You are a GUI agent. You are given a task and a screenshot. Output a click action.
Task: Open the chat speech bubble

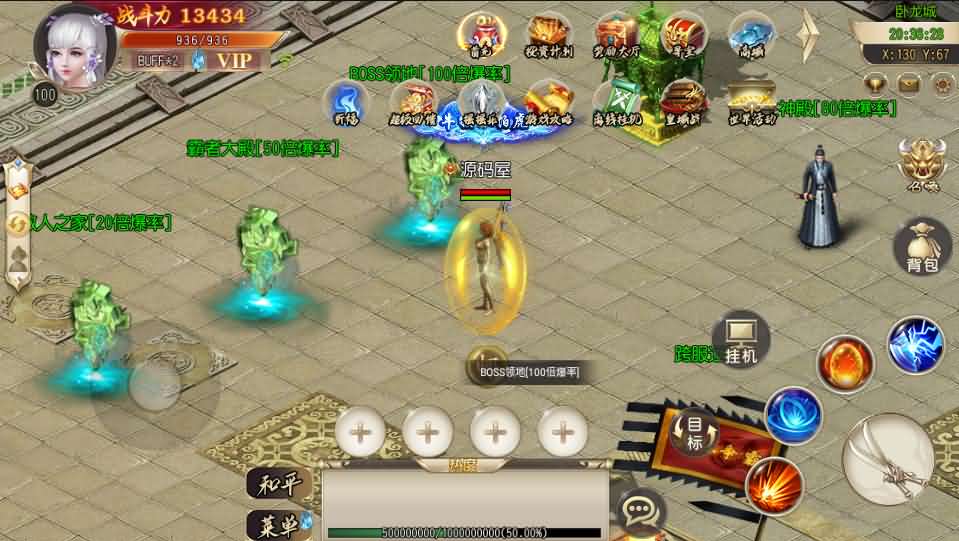coord(637,512)
